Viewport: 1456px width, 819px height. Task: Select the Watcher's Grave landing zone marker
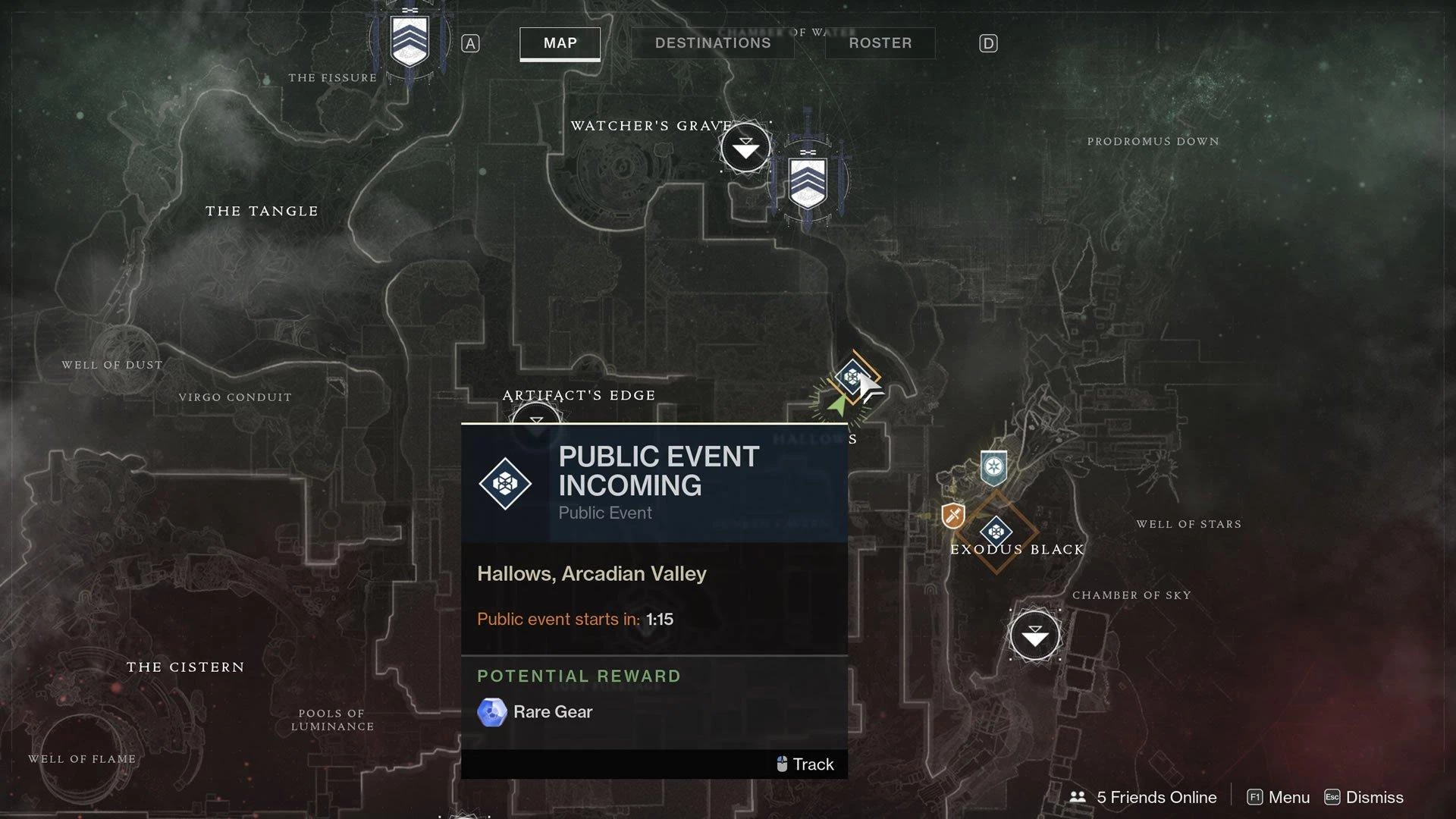click(x=745, y=147)
